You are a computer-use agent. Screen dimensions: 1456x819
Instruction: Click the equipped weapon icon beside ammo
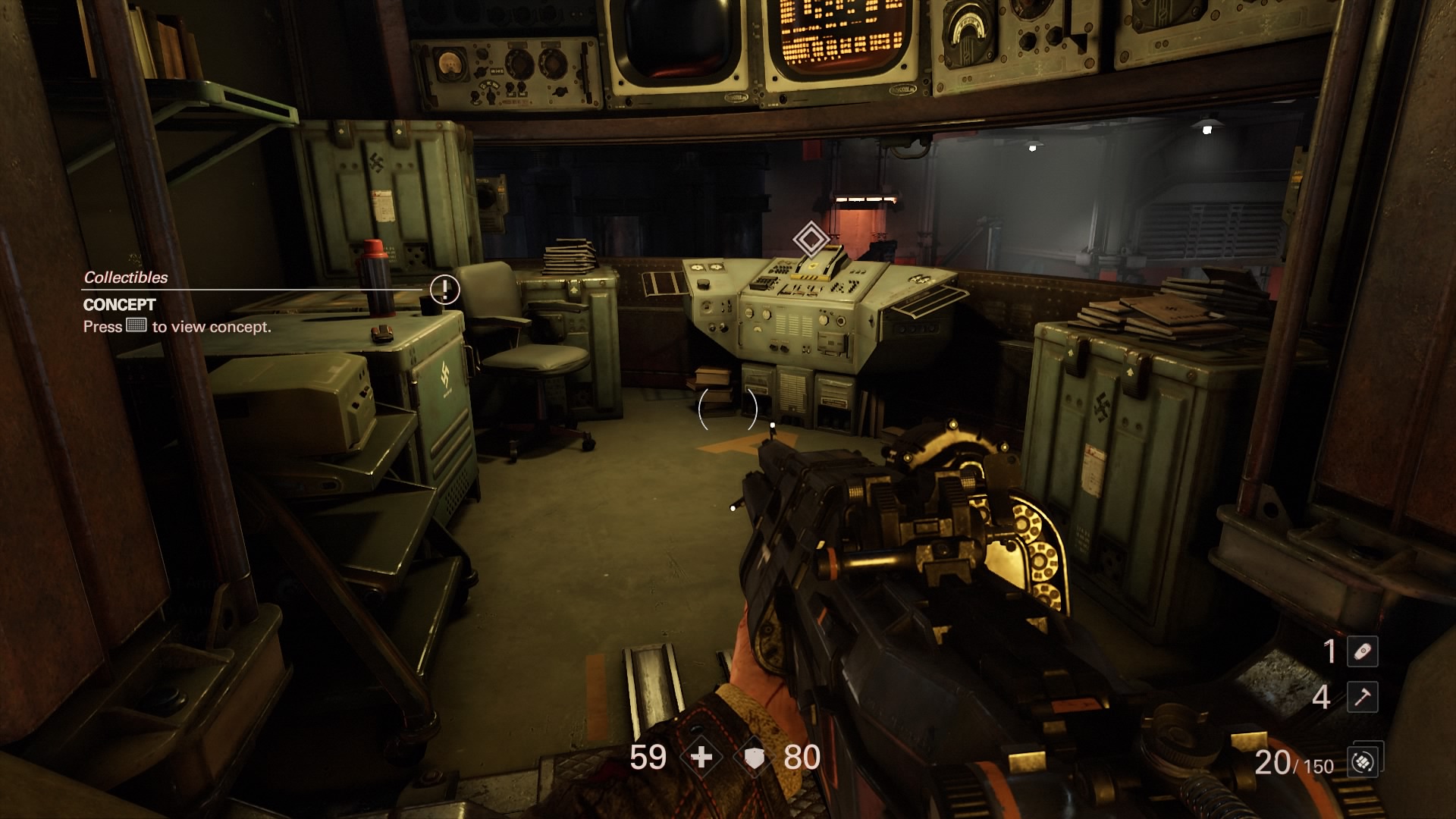(1363, 761)
